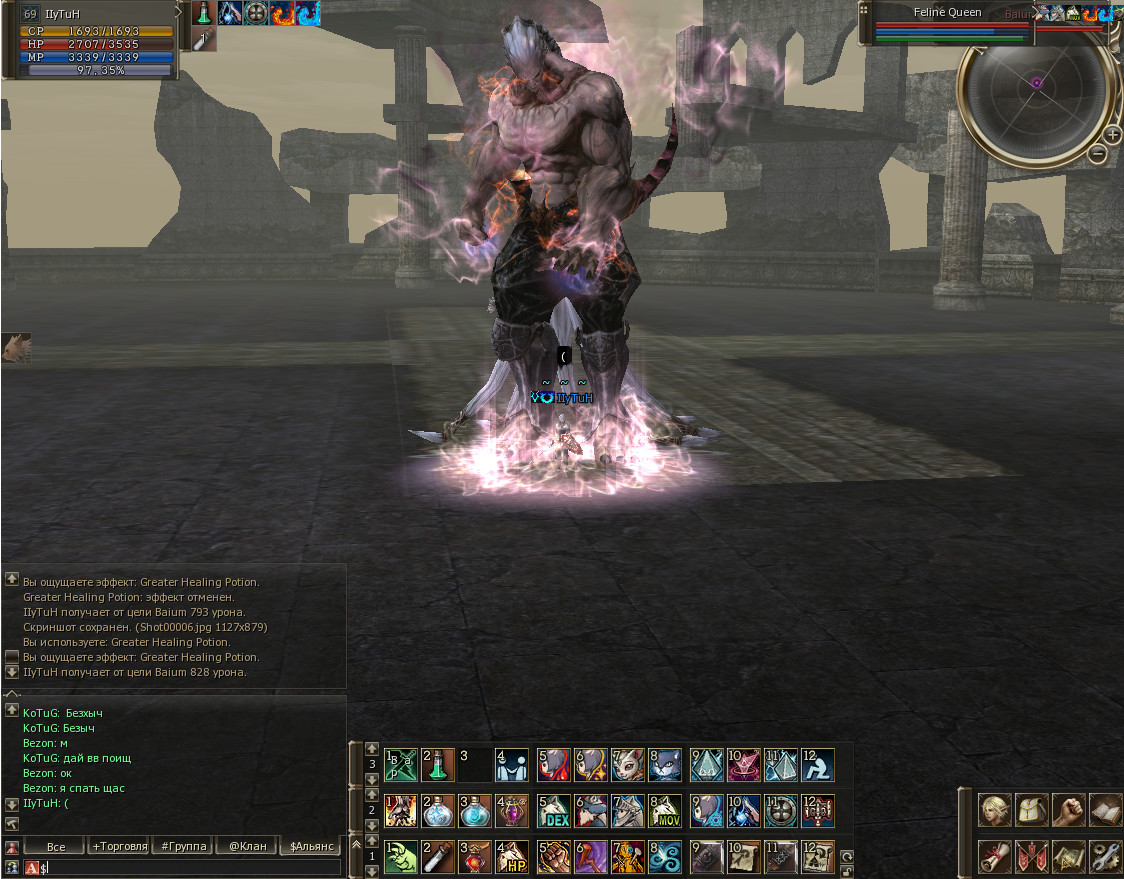
Task: Use the blue swirl skill icon
Action: [666, 857]
